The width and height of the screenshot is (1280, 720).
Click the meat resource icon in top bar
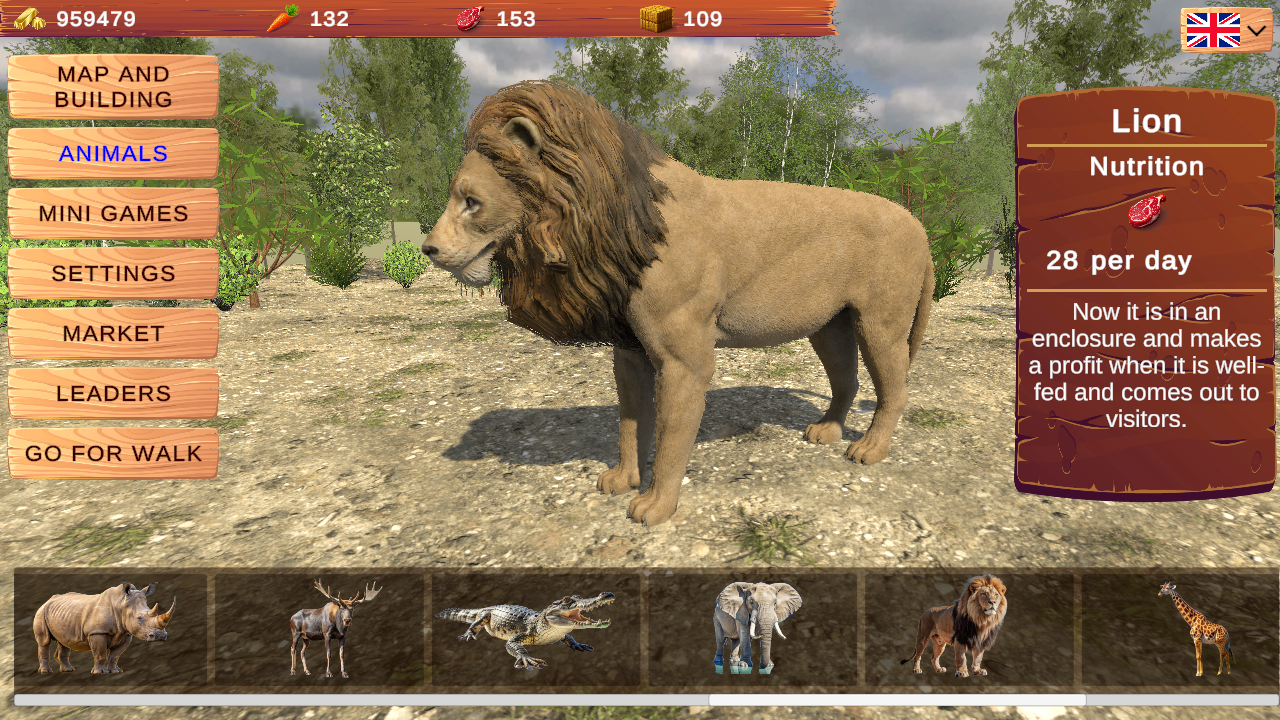click(x=469, y=17)
